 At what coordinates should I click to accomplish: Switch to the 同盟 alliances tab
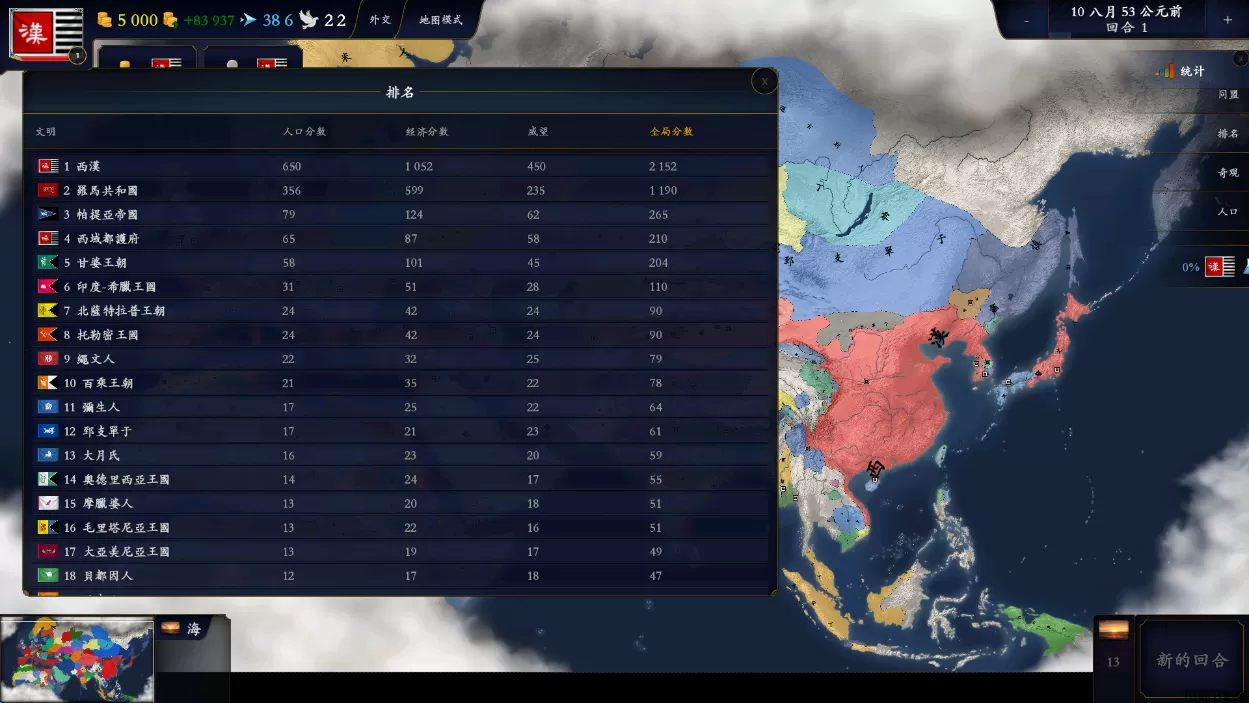(1228, 95)
